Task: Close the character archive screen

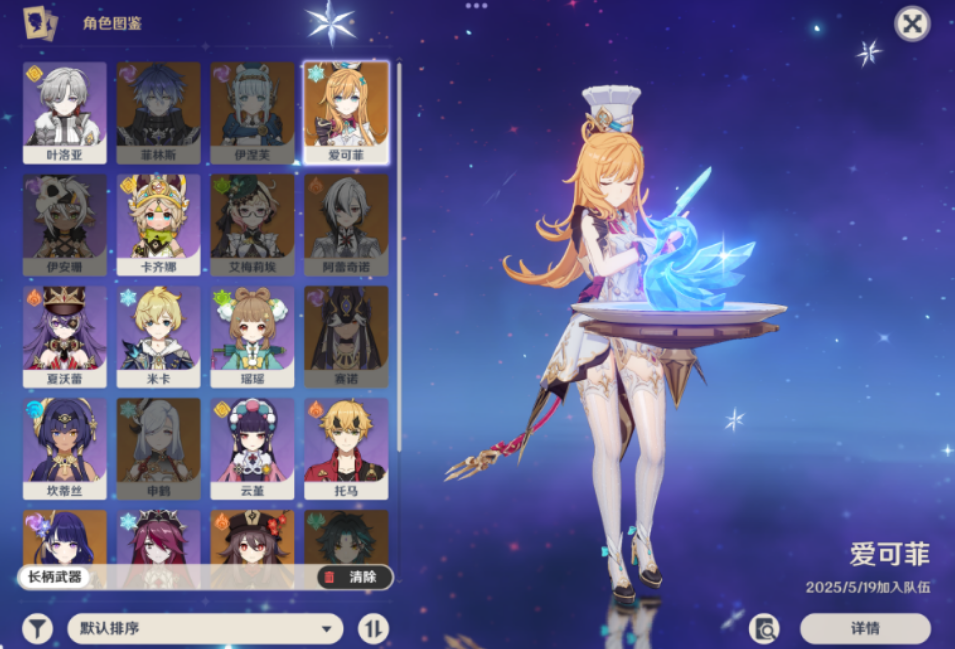Action: click(911, 23)
